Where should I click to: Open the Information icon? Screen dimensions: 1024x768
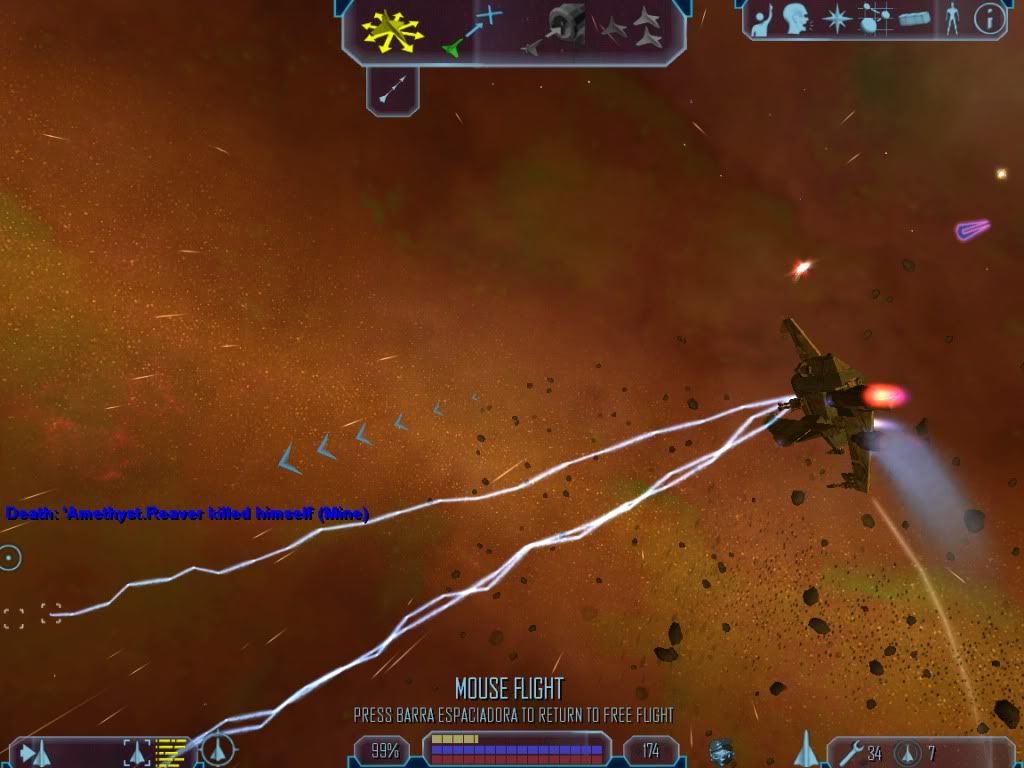coord(989,19)
